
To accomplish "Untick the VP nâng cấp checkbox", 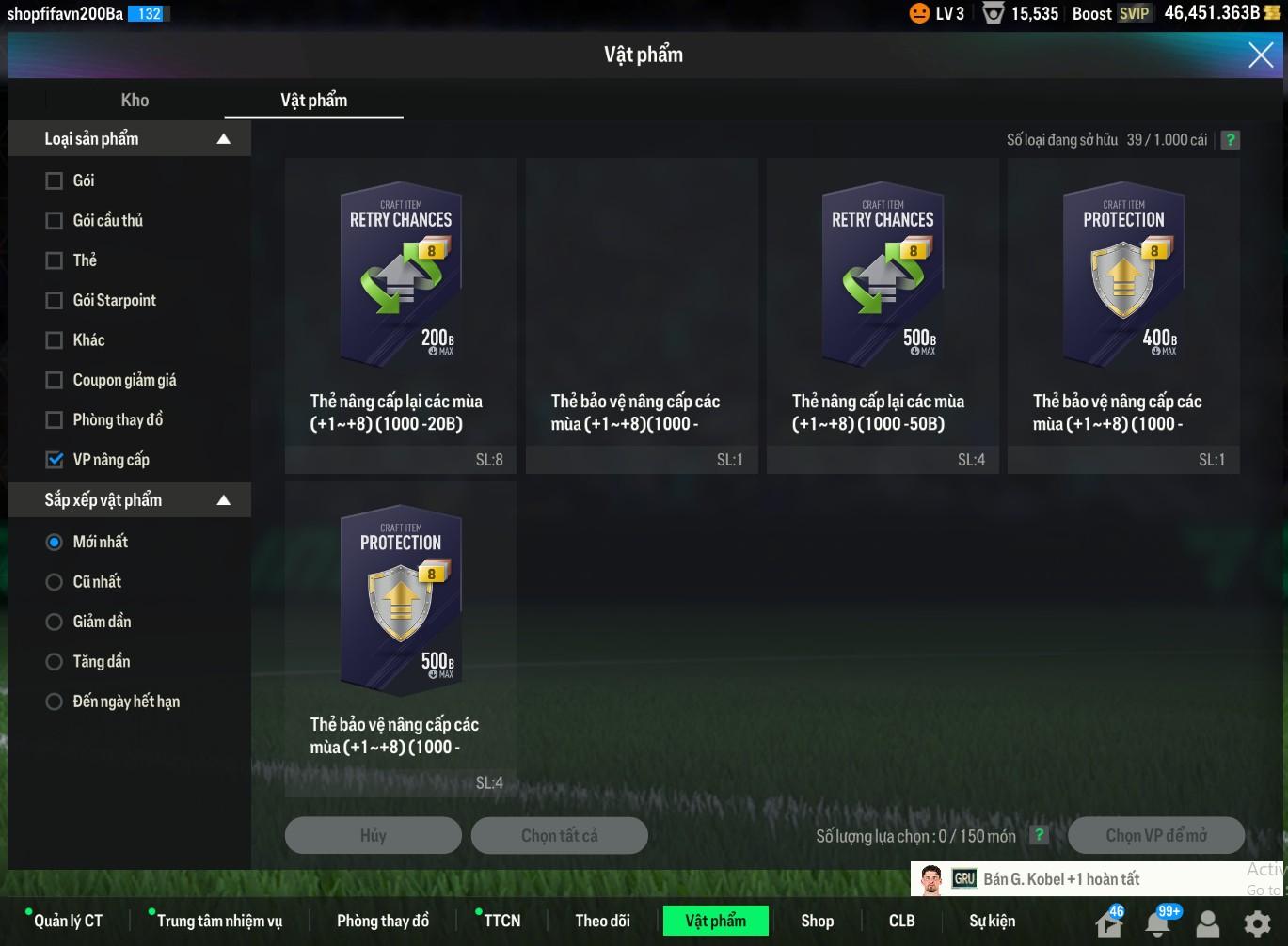I will click(55, 460).
